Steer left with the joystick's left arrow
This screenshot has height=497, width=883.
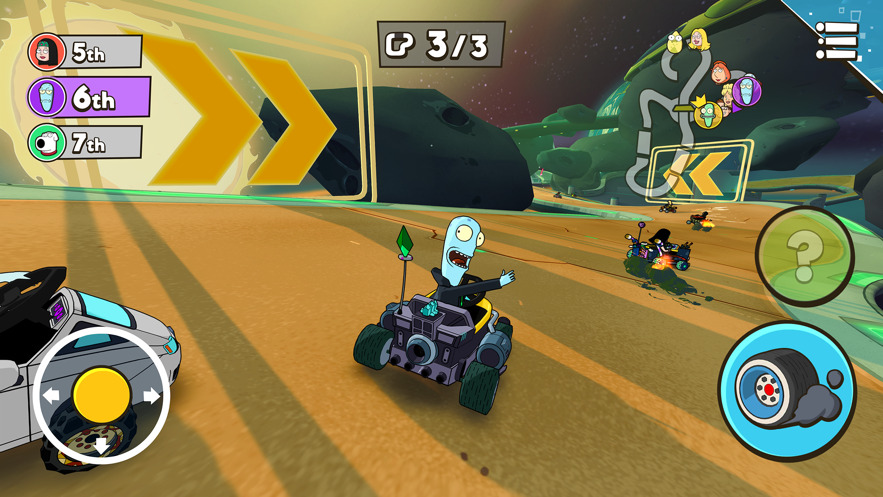tap(50, 396)
